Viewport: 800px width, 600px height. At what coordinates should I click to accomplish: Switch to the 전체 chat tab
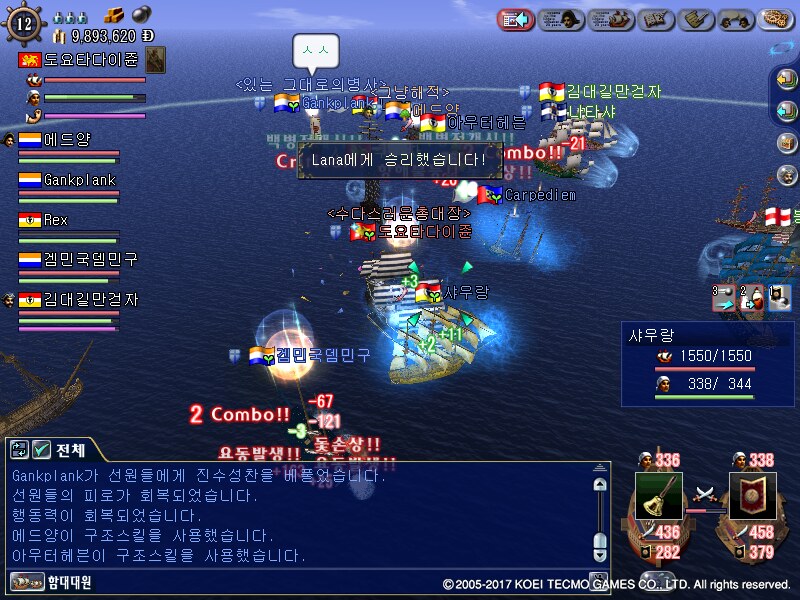70,449
